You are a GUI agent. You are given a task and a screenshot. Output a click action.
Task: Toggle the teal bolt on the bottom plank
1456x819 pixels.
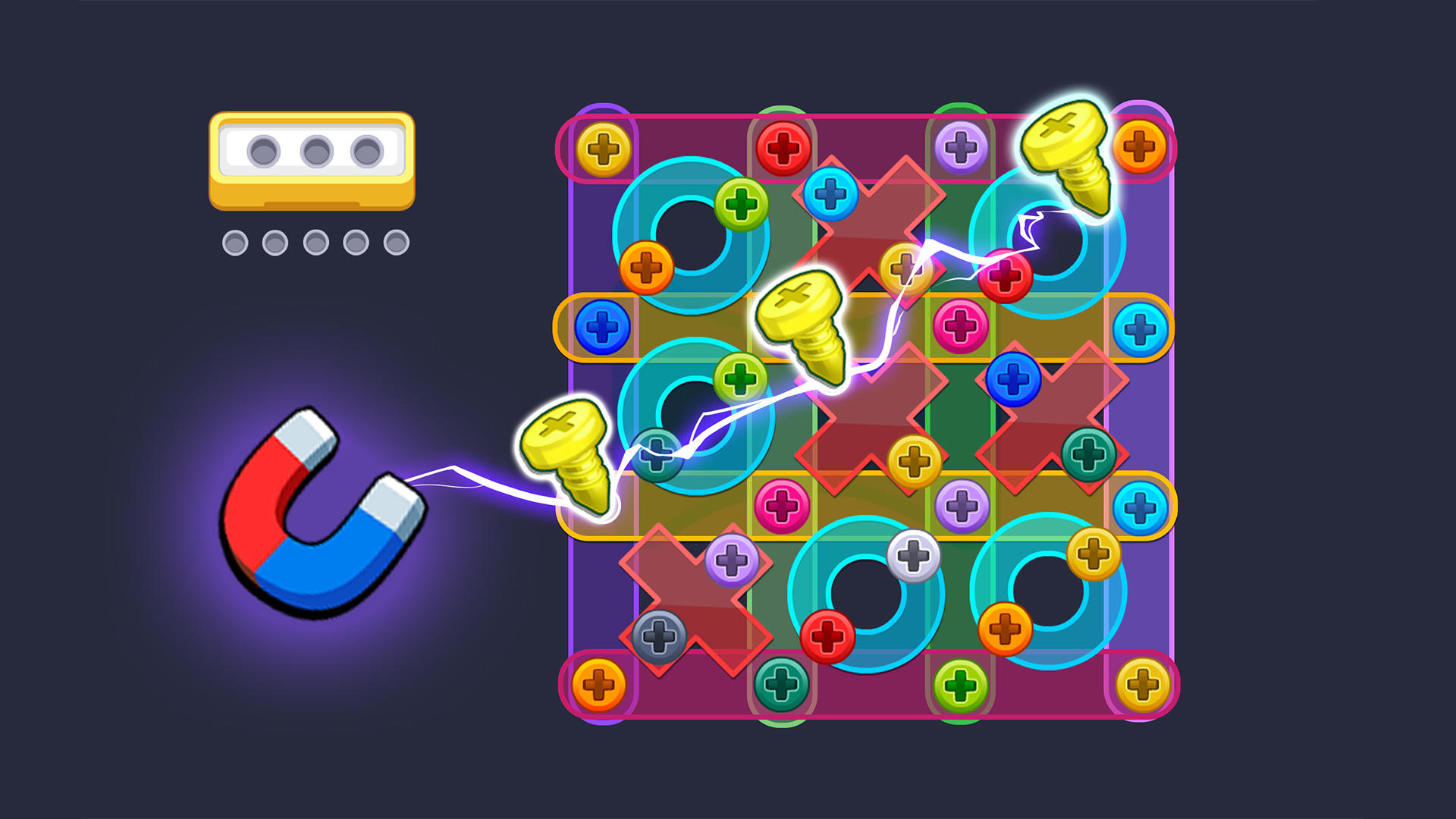coord(781,686)
